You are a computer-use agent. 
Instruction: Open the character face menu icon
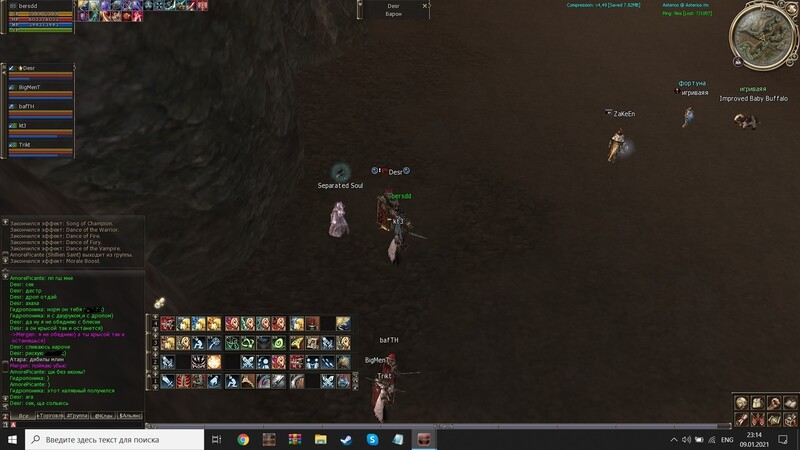click(x=743, y=402)
